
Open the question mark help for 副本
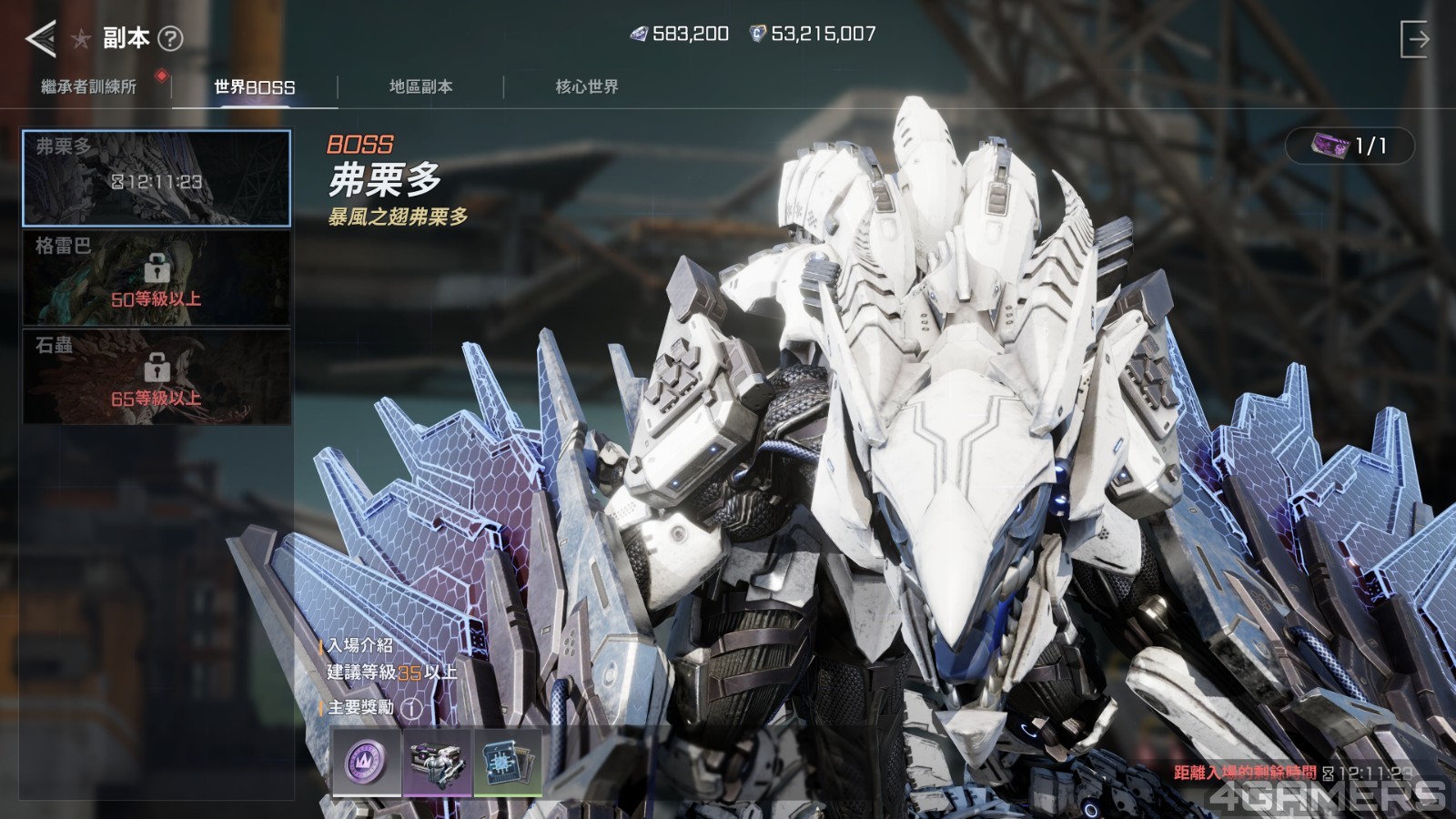coord(170,38)
